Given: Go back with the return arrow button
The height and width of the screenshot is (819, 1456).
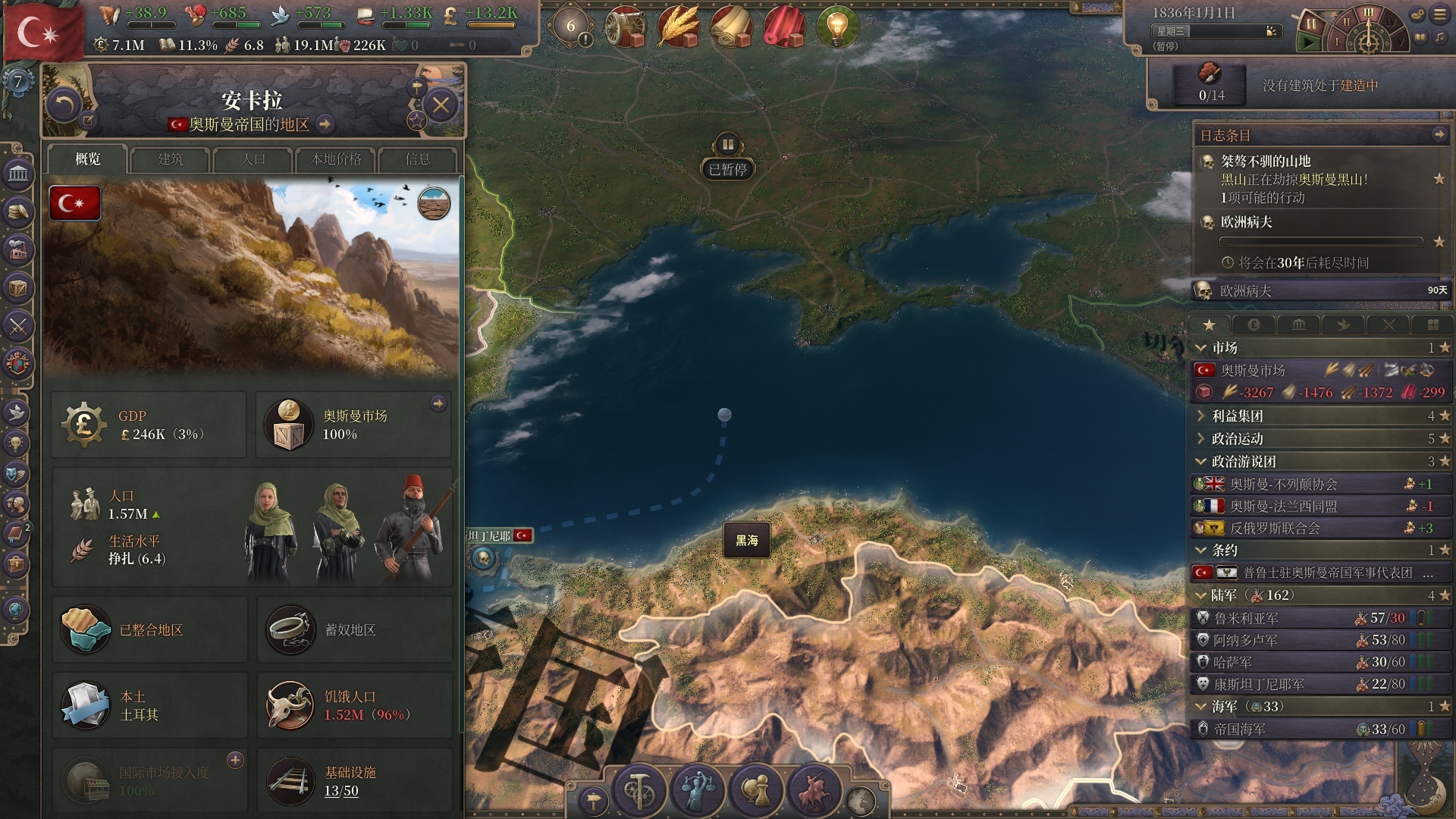Looking at the screenshot, I should tap(64, 105).
